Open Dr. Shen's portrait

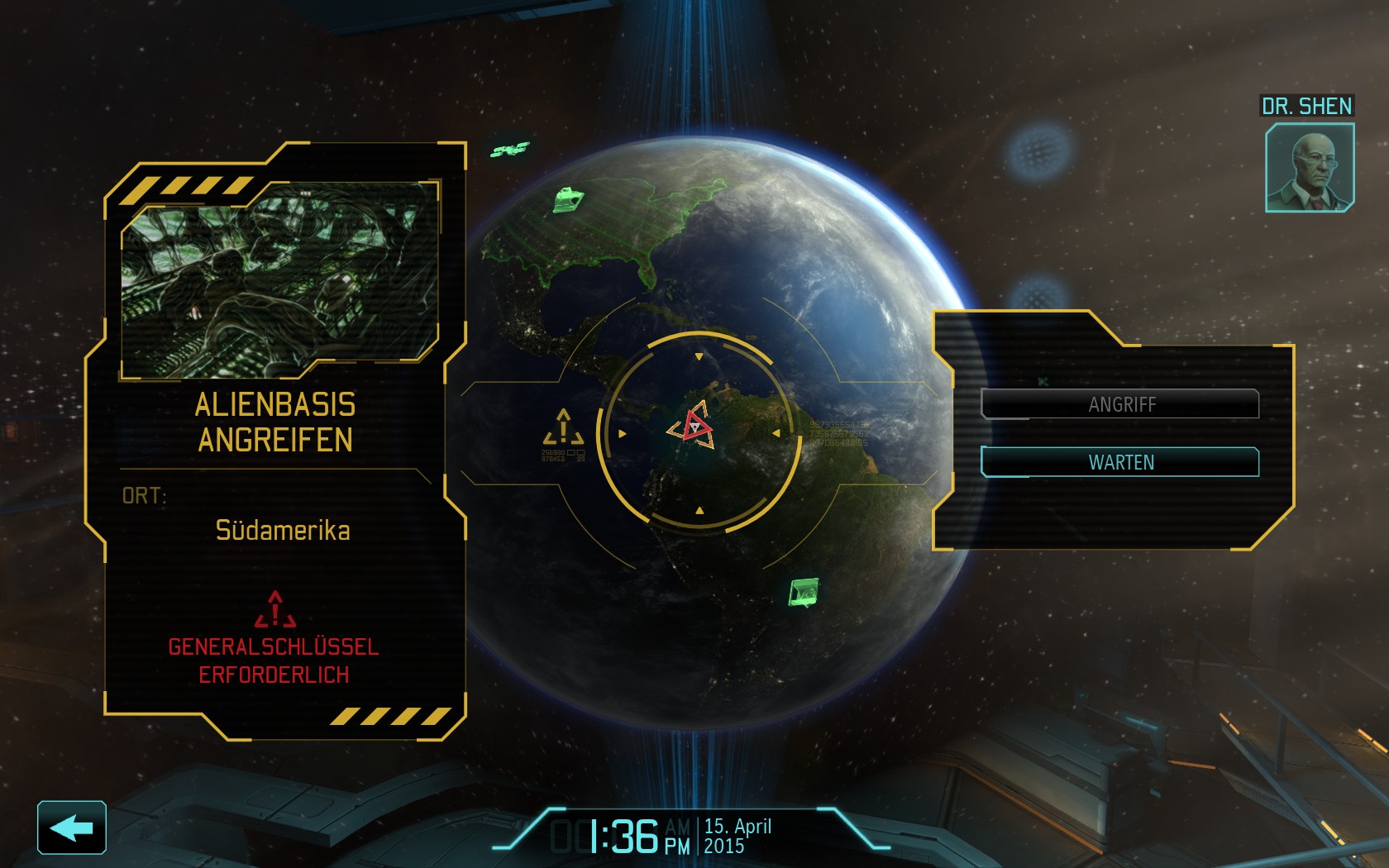[x=1310, y=168]
